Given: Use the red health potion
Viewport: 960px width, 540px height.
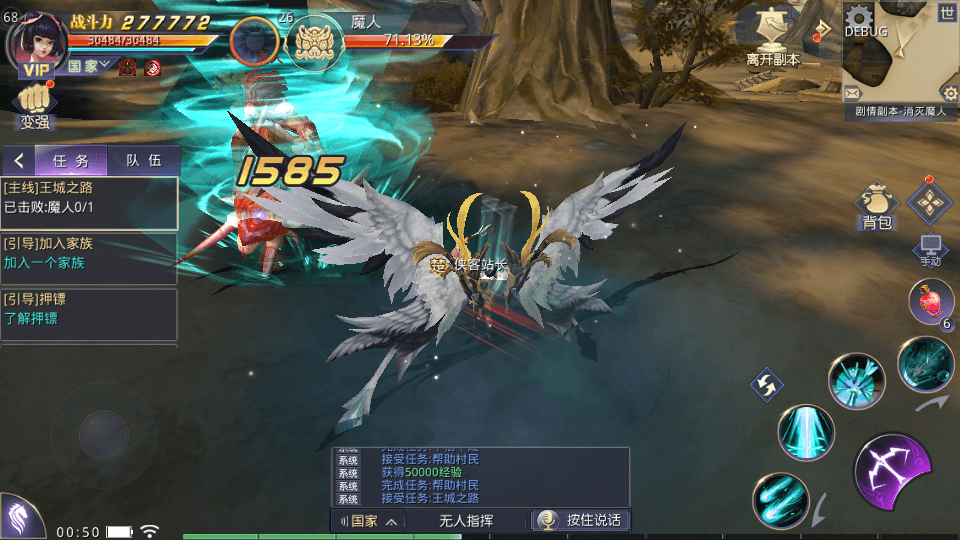Looking at the screenshot, I should click(x=930, y=301).
